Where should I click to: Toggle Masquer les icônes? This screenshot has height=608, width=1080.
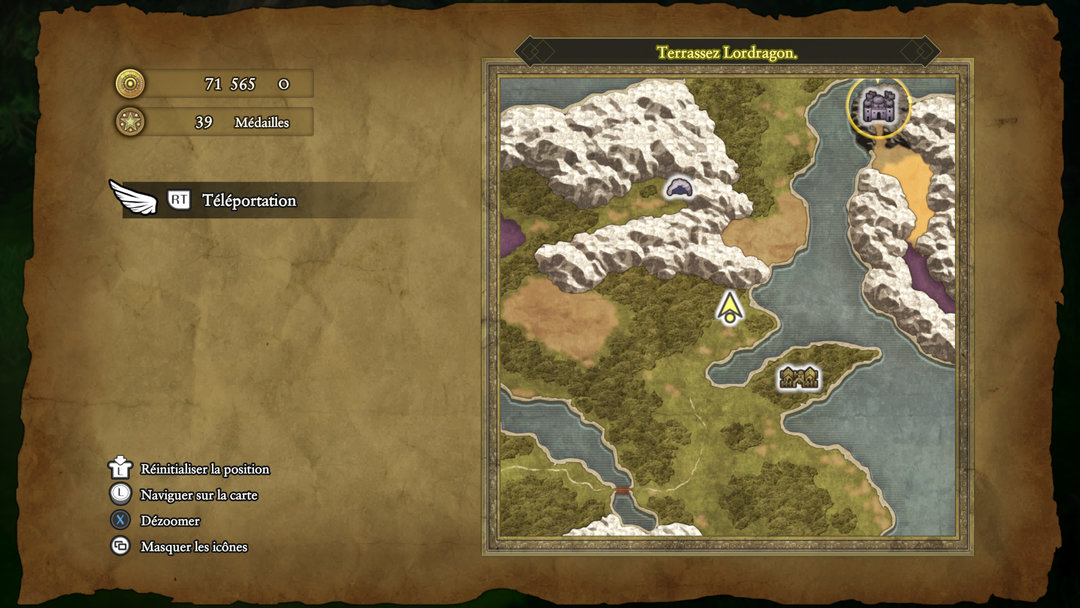pos(193,547)
